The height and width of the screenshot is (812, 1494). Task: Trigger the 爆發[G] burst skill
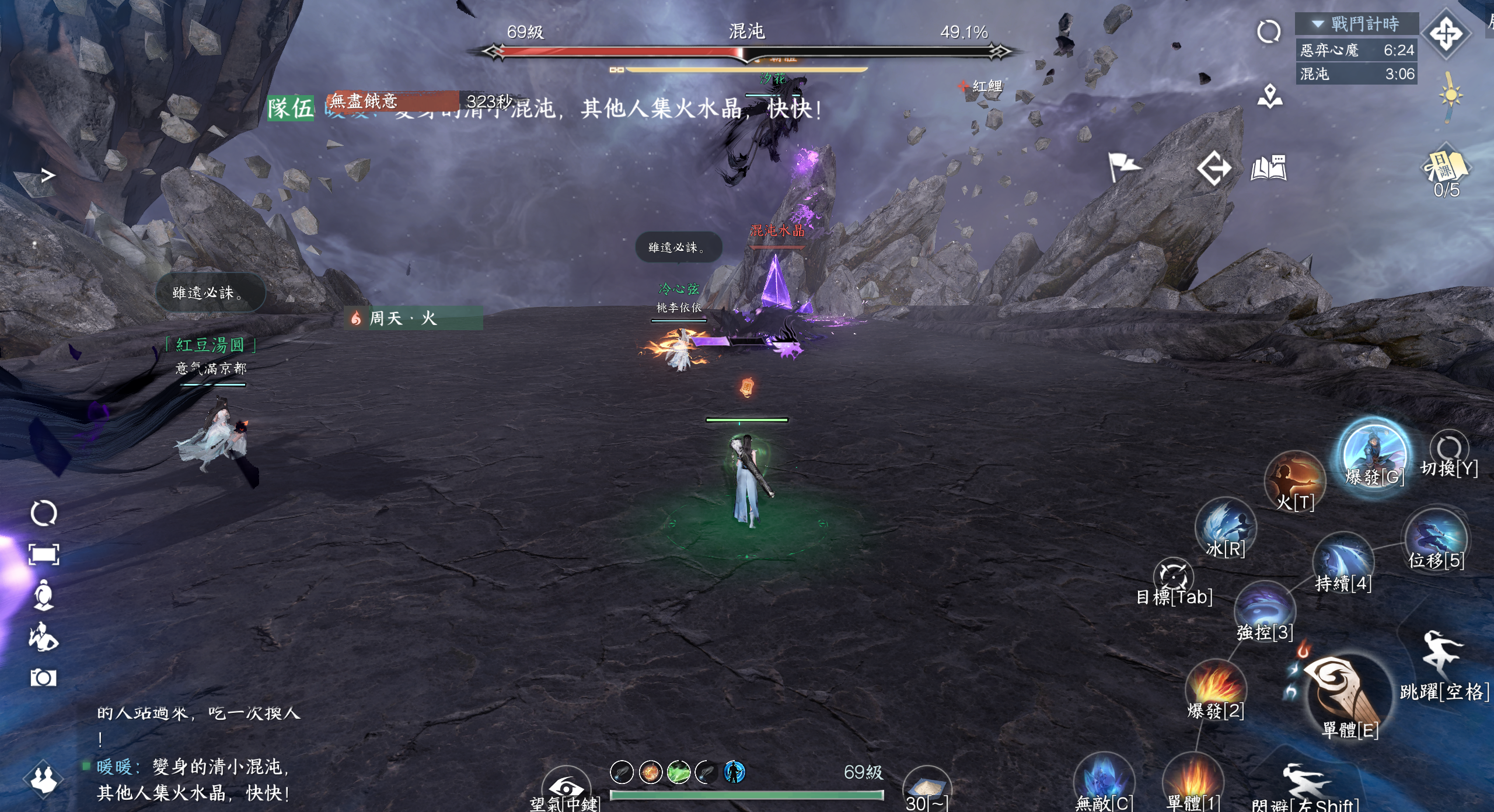[x=1373, y=456]
